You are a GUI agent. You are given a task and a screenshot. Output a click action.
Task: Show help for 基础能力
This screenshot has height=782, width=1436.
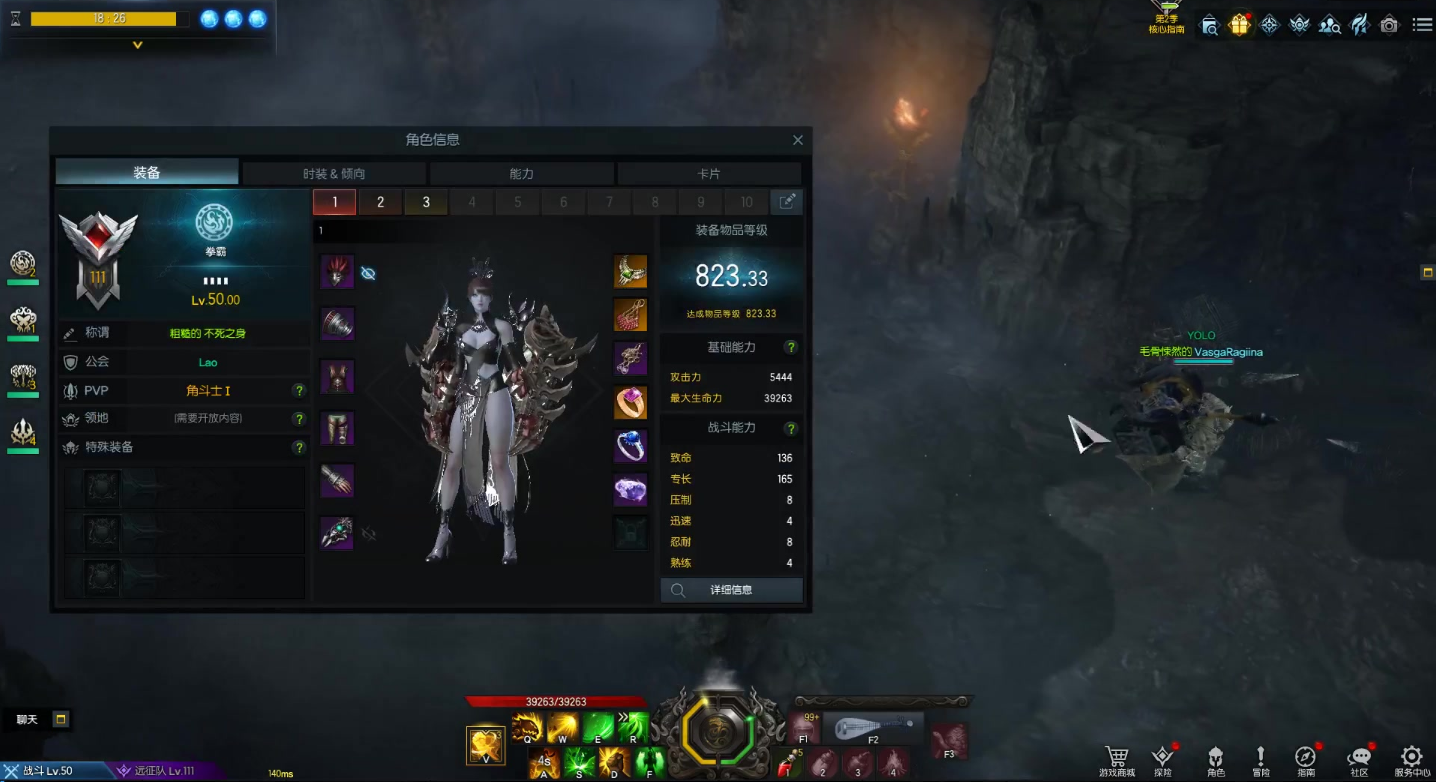click(x=790, y=348)
